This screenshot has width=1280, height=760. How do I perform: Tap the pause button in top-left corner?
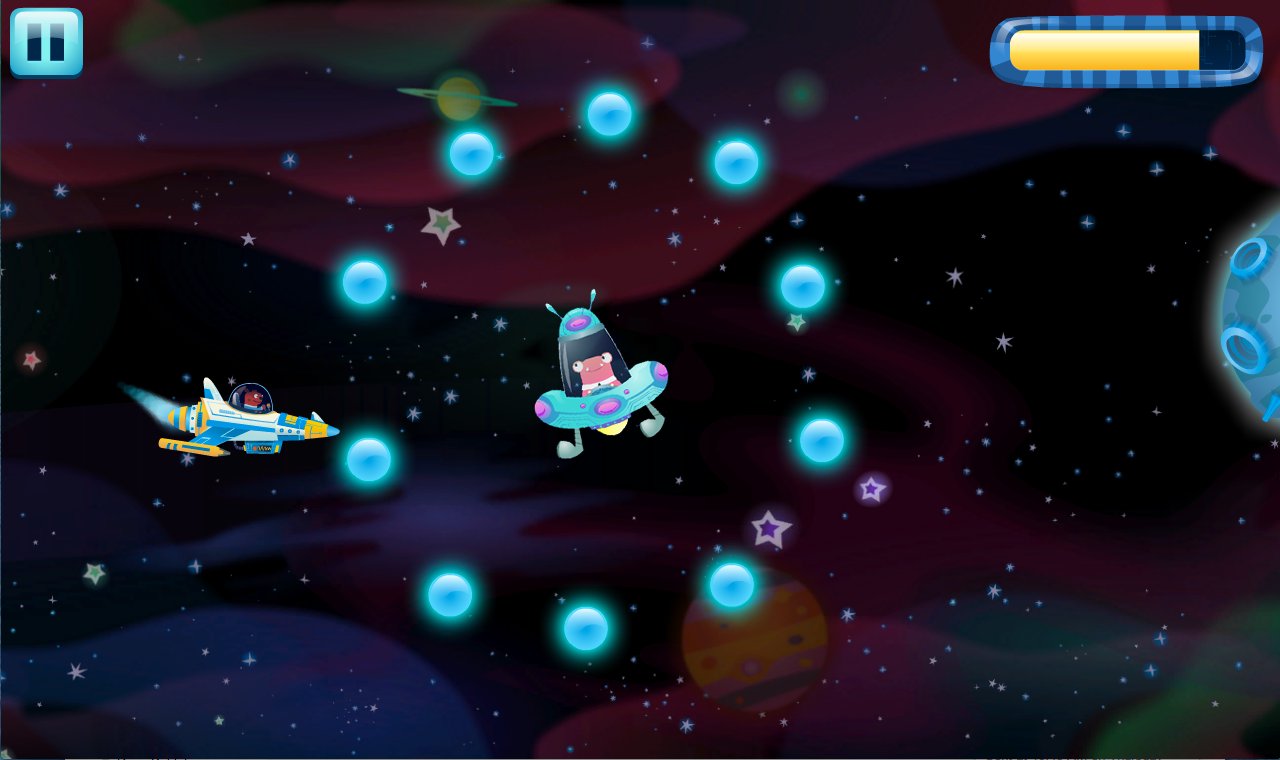pos(45,42)
